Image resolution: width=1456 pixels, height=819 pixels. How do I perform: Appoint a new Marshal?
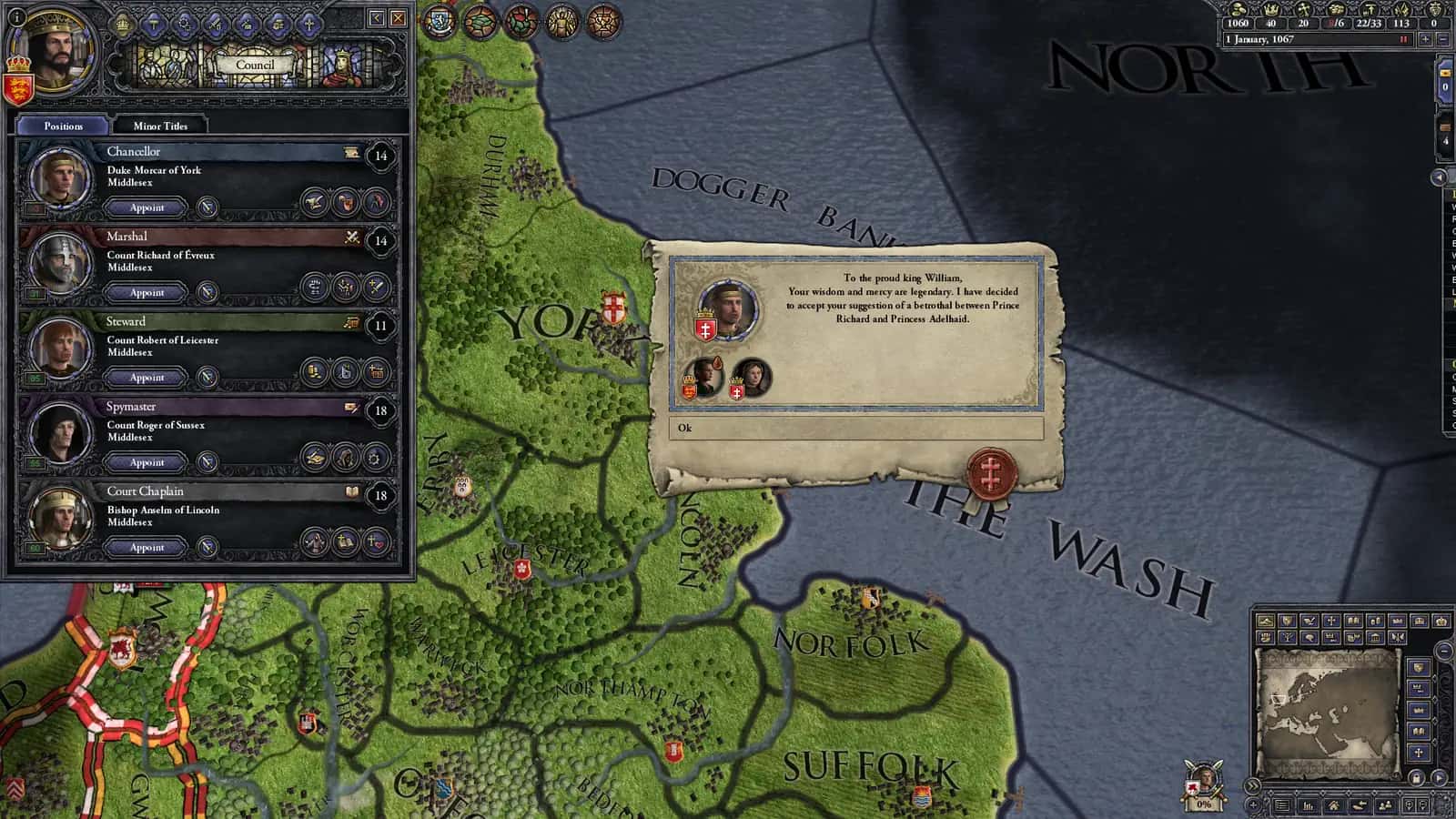(x=146, y=292)
